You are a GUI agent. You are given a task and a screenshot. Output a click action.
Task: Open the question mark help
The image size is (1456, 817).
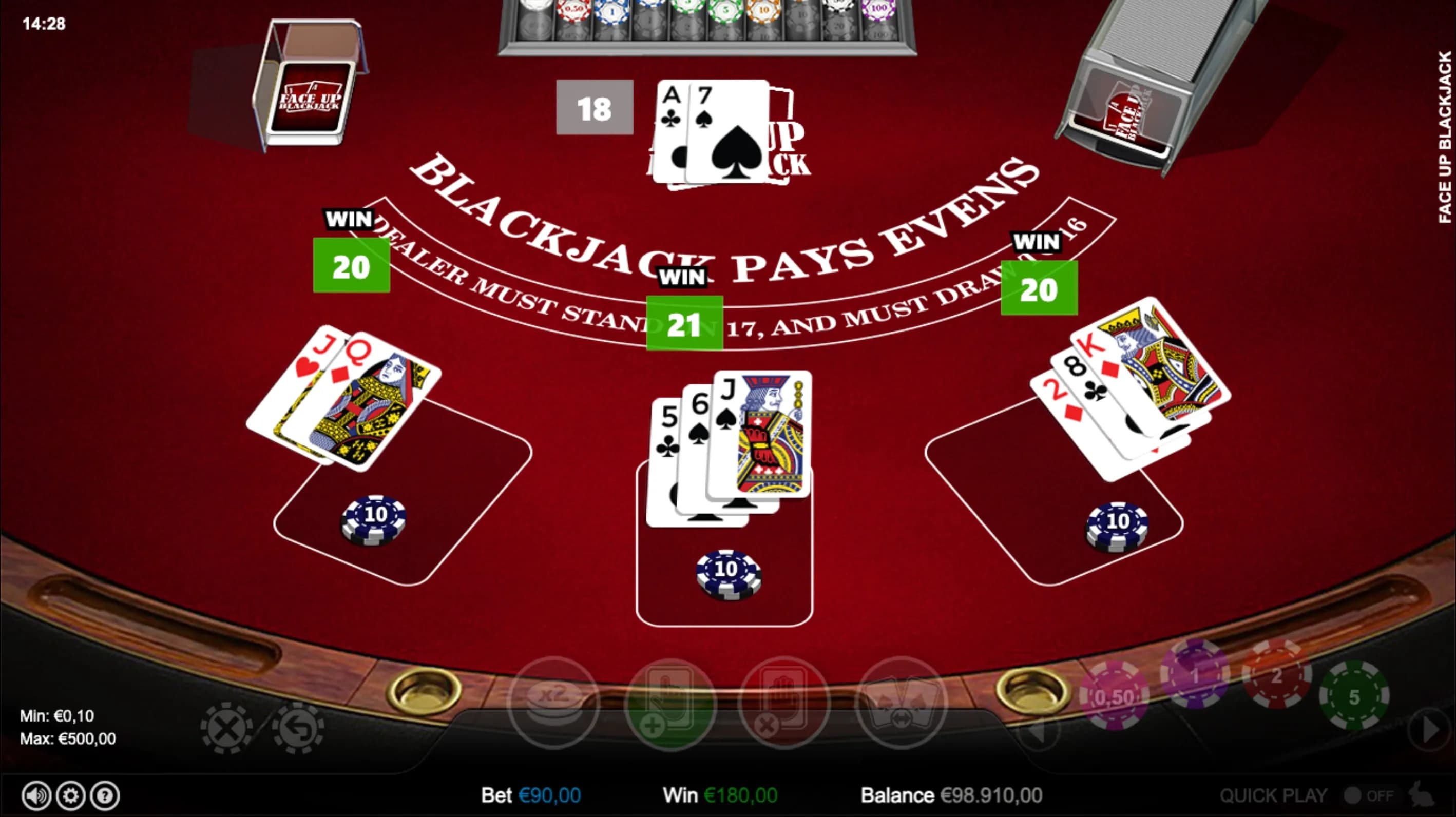tap(105, 795)
